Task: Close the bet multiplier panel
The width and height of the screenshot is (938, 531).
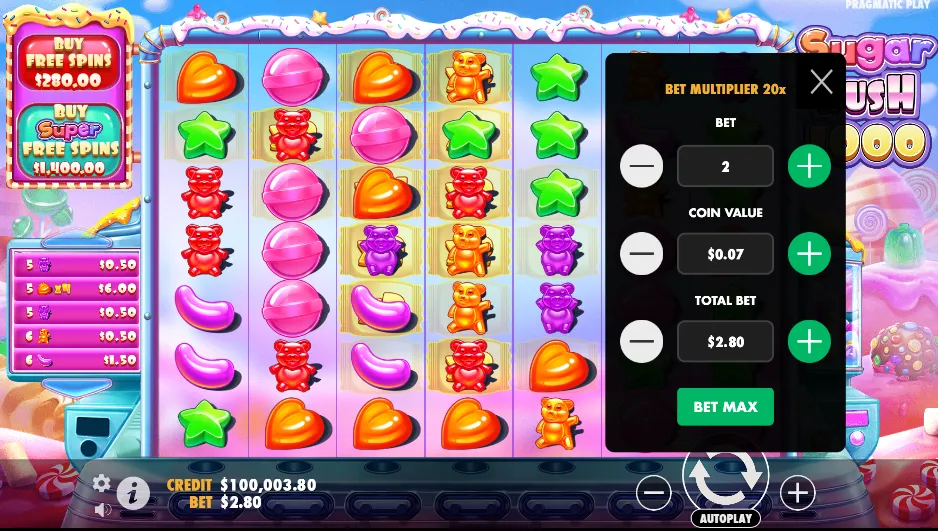Action: click(x=821, y=82)
